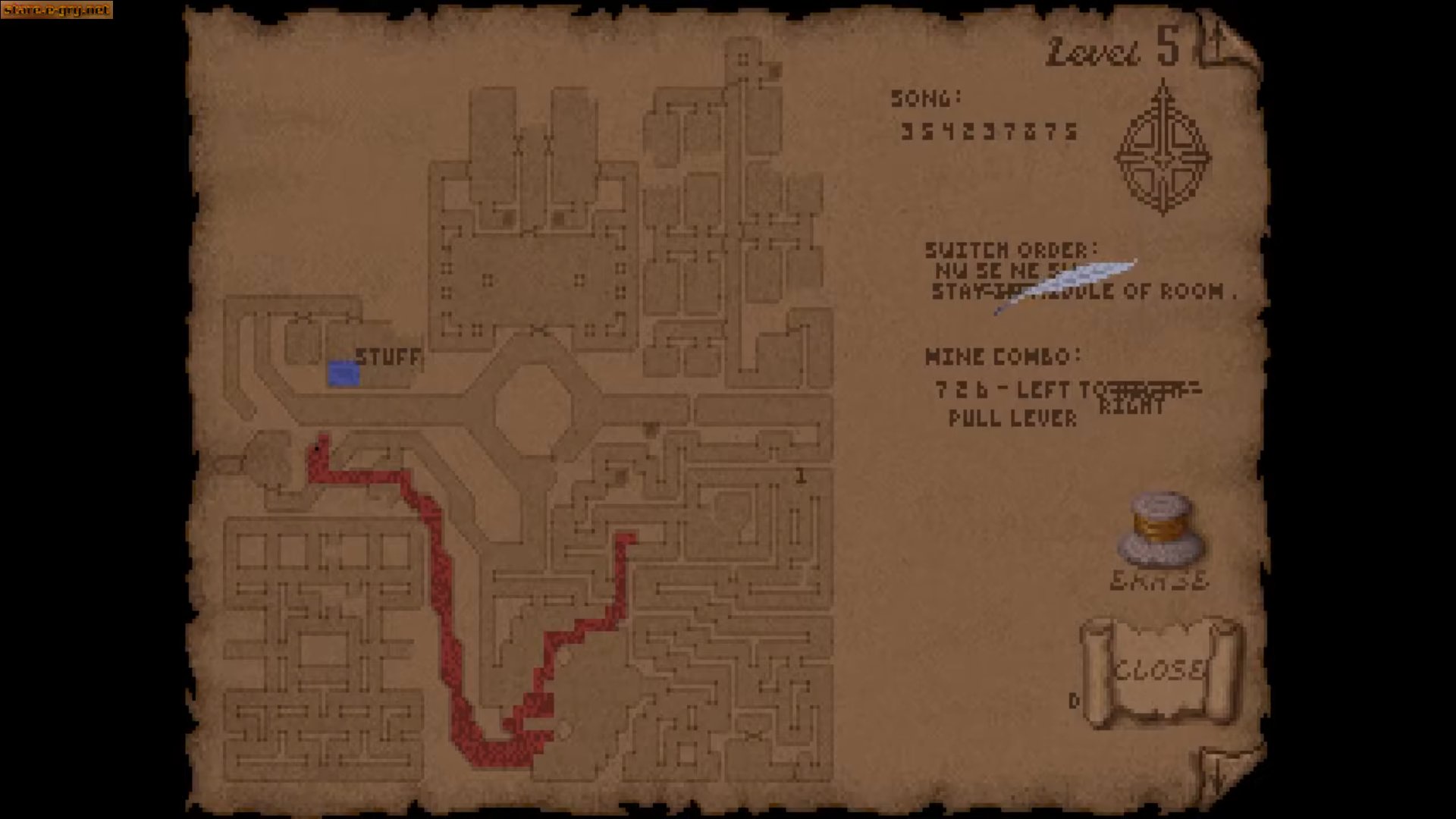Click the MINE COMBO heading

[x=1001, y=356]
